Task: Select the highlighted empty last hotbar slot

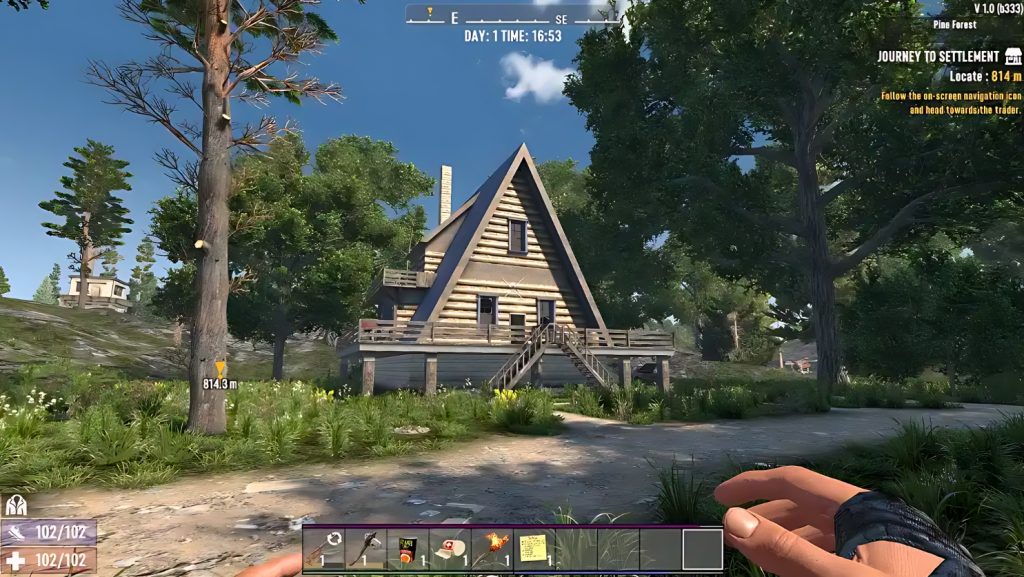Action: click(x=702, y=549)
